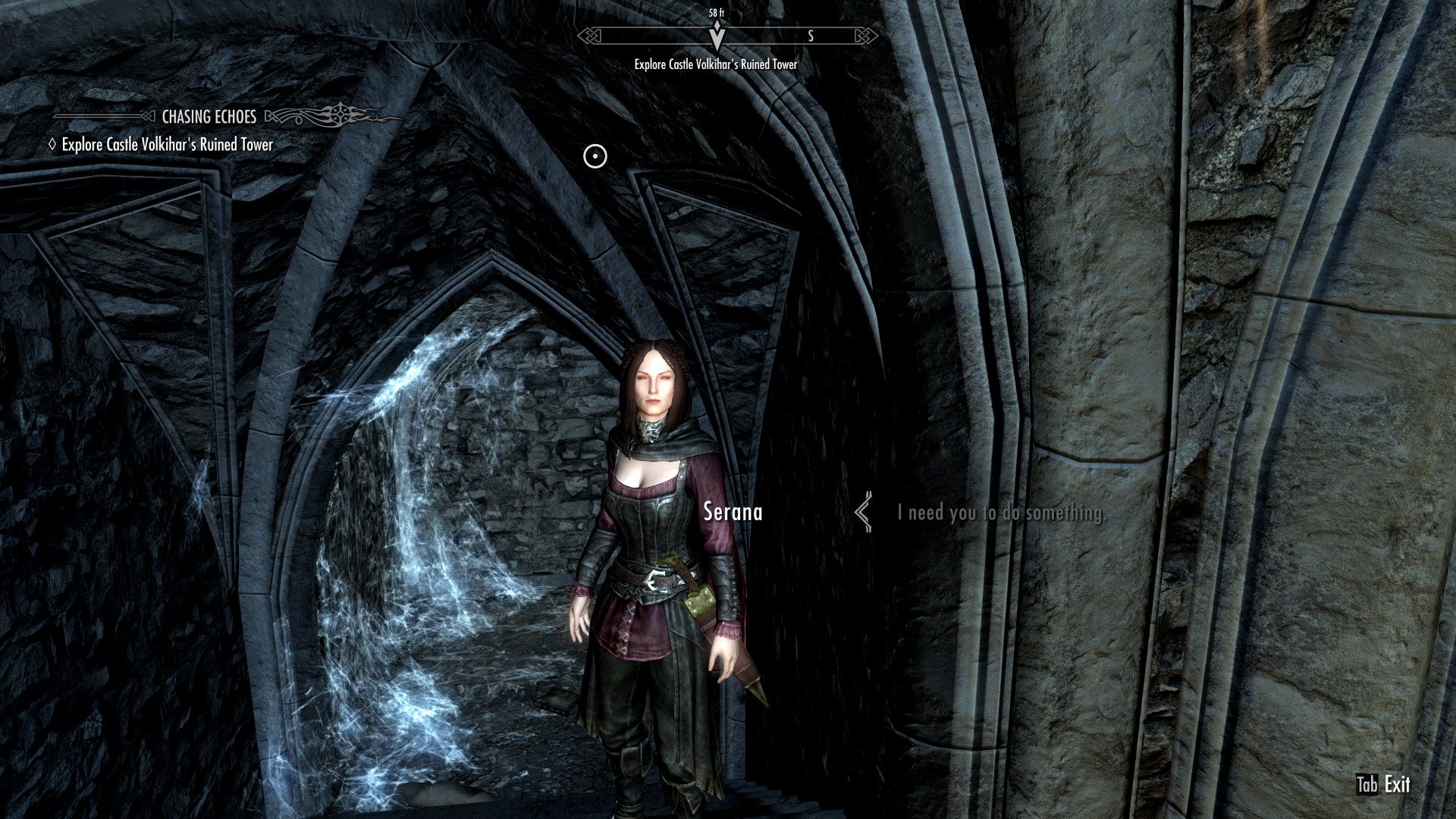The width and height of the screenshot is (1456, 819).
Task: Toggle the quest objective Explore Castle Volkihar's Ruined Tower
Action: click(168, 144)
